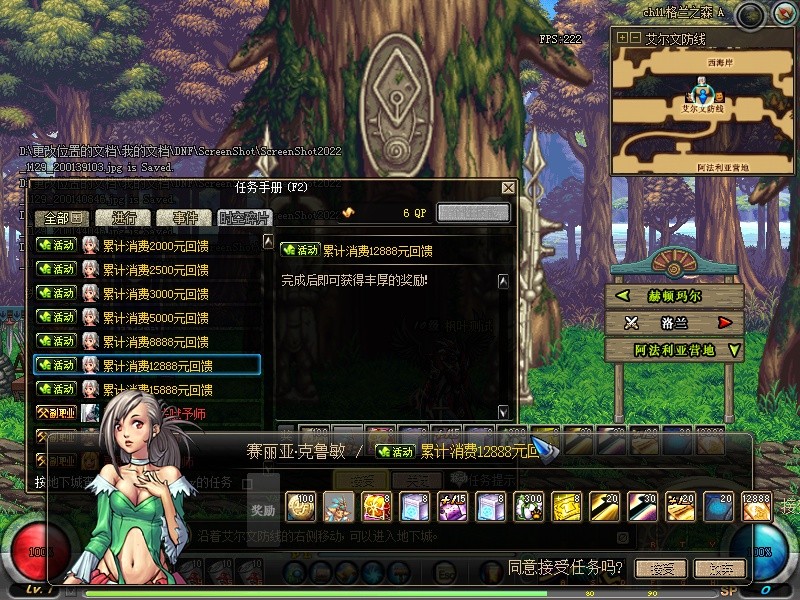Choose the 累计消费2500元回馈 quest row
The width and height of the screenshot is (800, 600).
coord(155,270)
